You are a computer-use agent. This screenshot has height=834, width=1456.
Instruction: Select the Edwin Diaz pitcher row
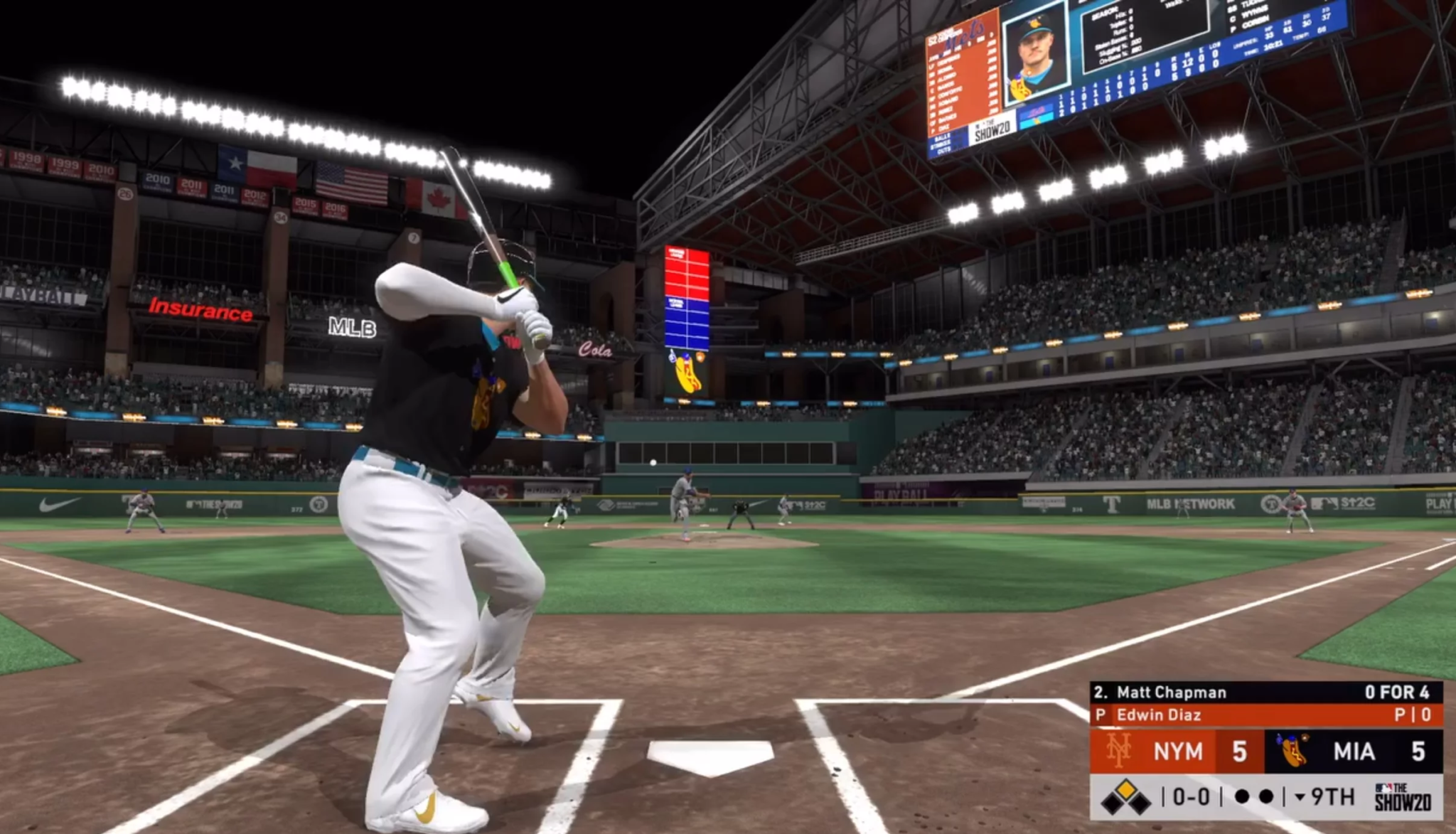pos(1266,715)
